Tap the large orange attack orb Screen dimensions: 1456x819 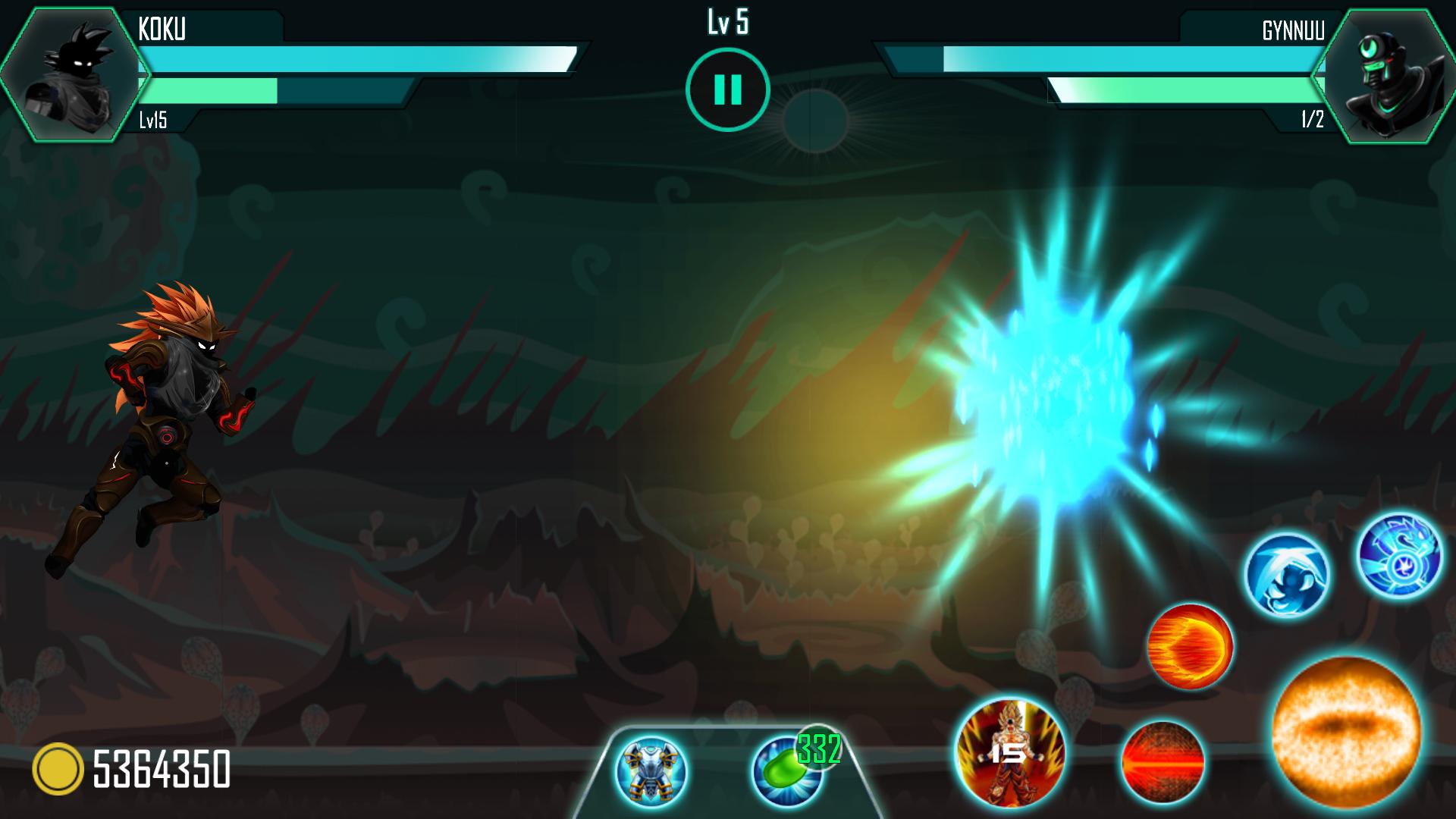click(1346, 732)
